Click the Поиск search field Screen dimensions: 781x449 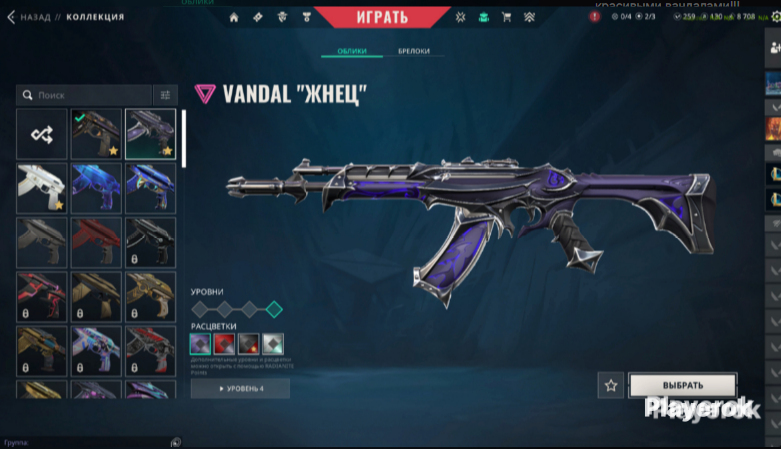(85, 94)
